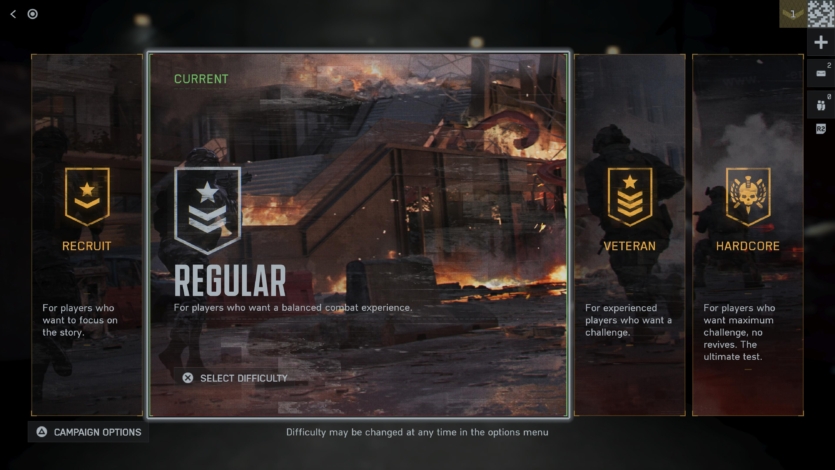Pick the Veteran difficulty card

click(629, 235)
